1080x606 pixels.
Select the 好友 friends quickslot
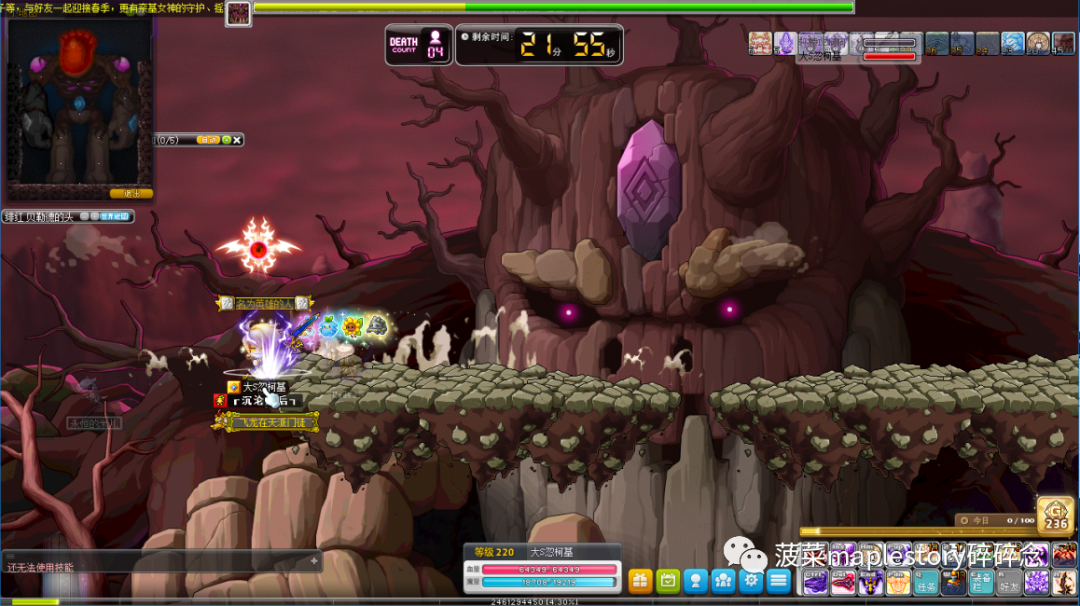[x=1009, y=582]
